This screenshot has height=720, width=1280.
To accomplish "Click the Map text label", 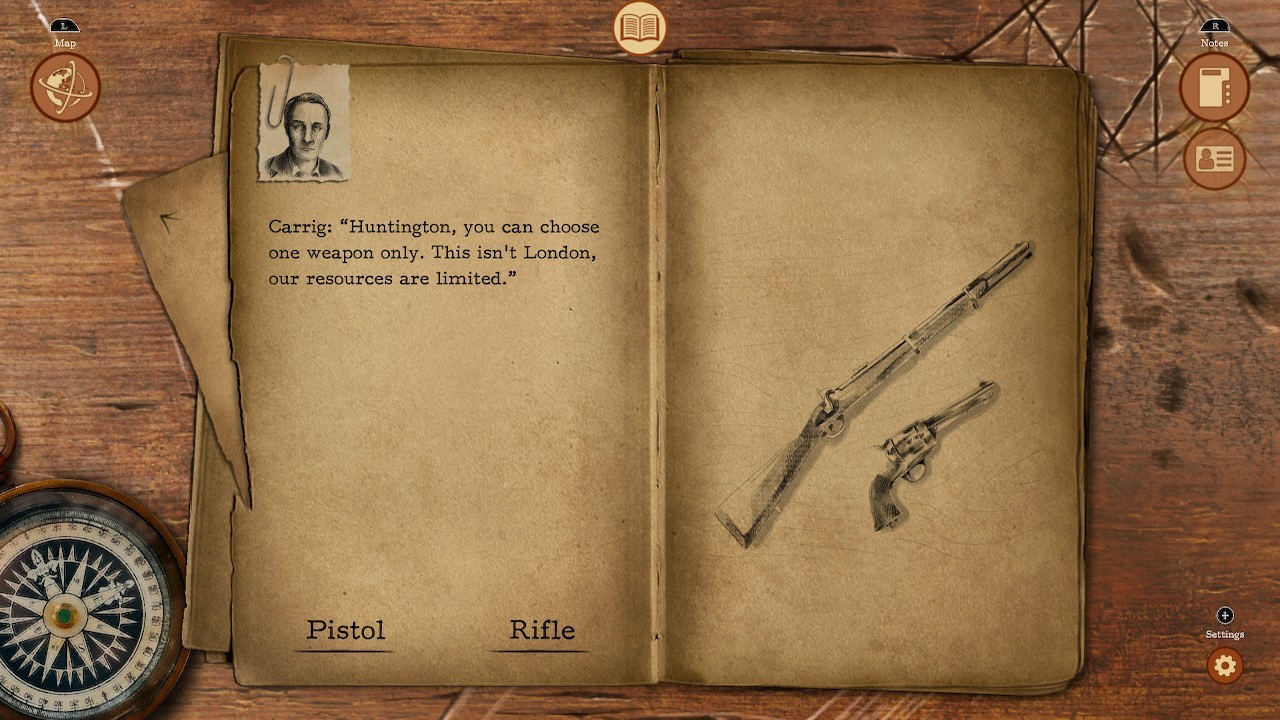I will [x=64, y=43].
